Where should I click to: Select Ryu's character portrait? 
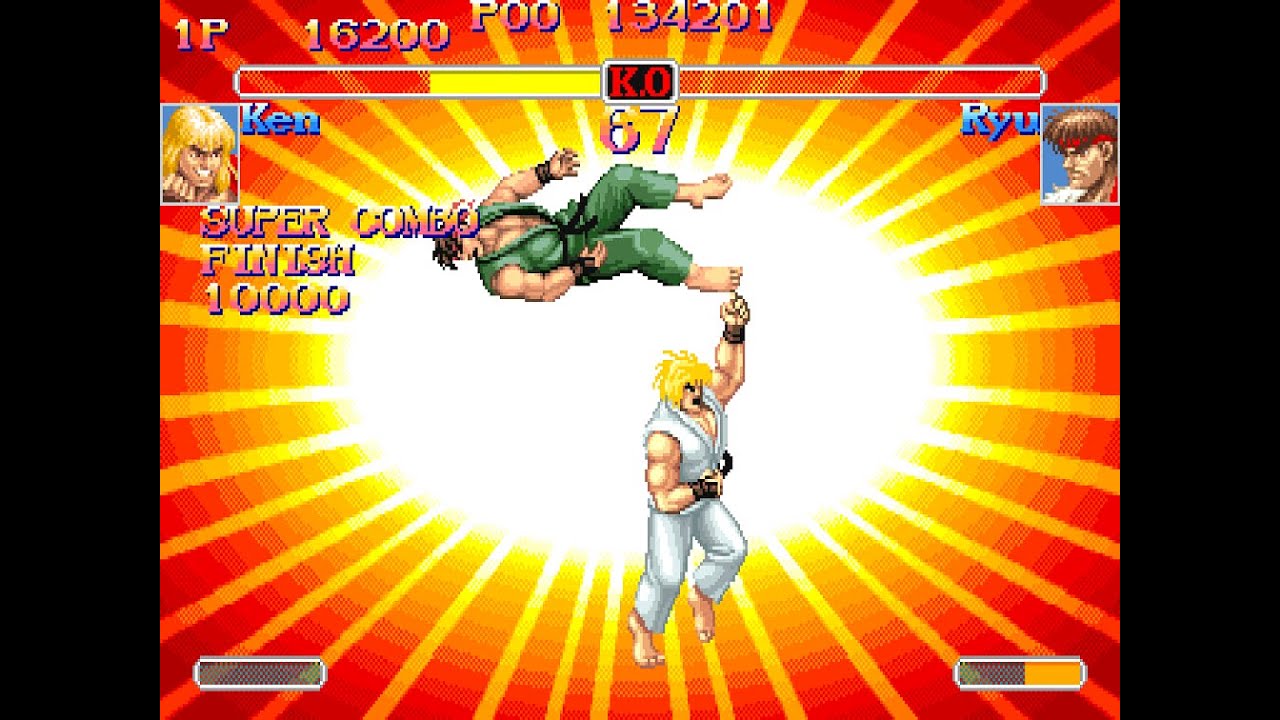click(1079, 154)
